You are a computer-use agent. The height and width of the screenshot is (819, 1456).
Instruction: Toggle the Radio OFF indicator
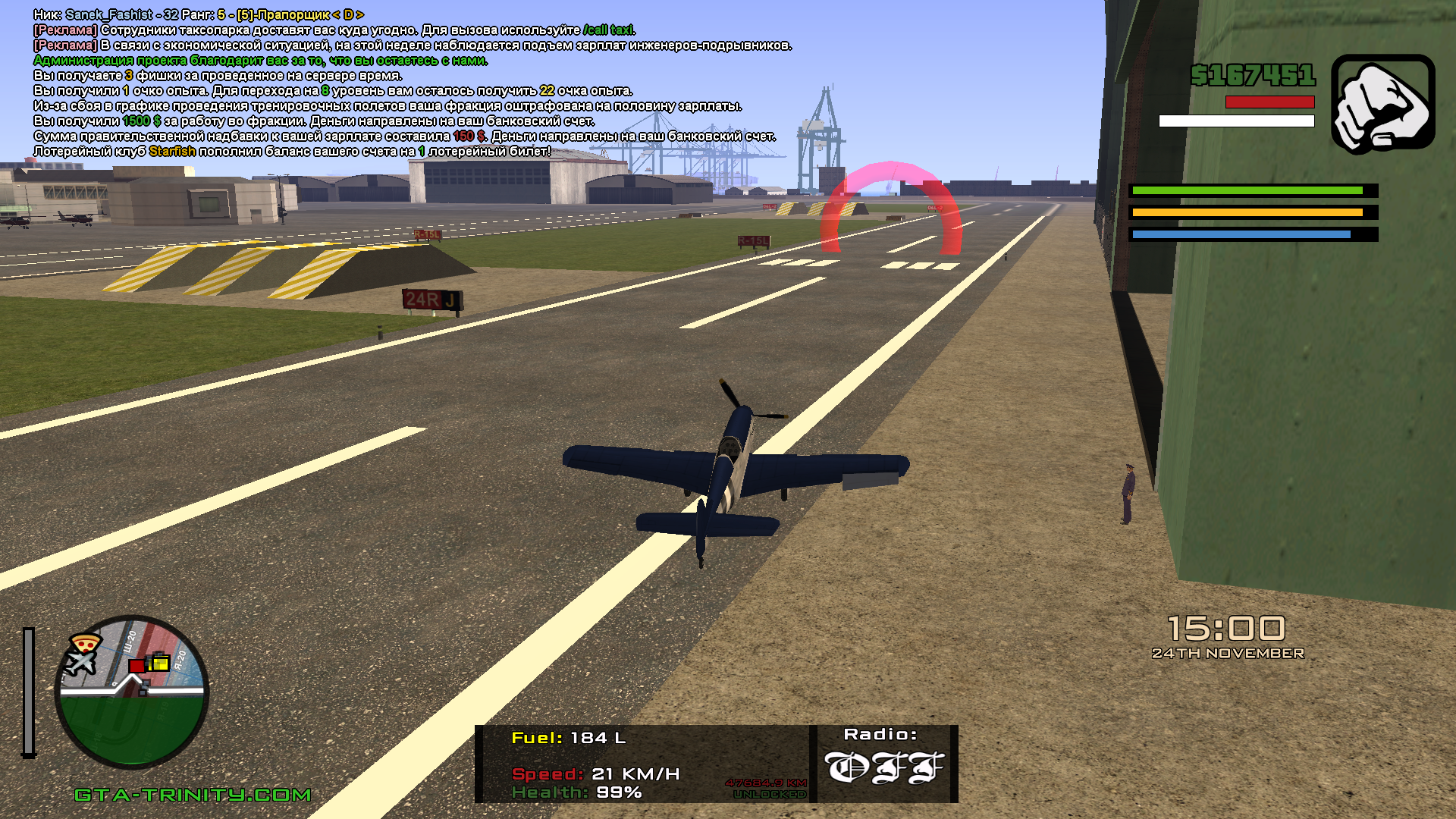pos(884,767)
